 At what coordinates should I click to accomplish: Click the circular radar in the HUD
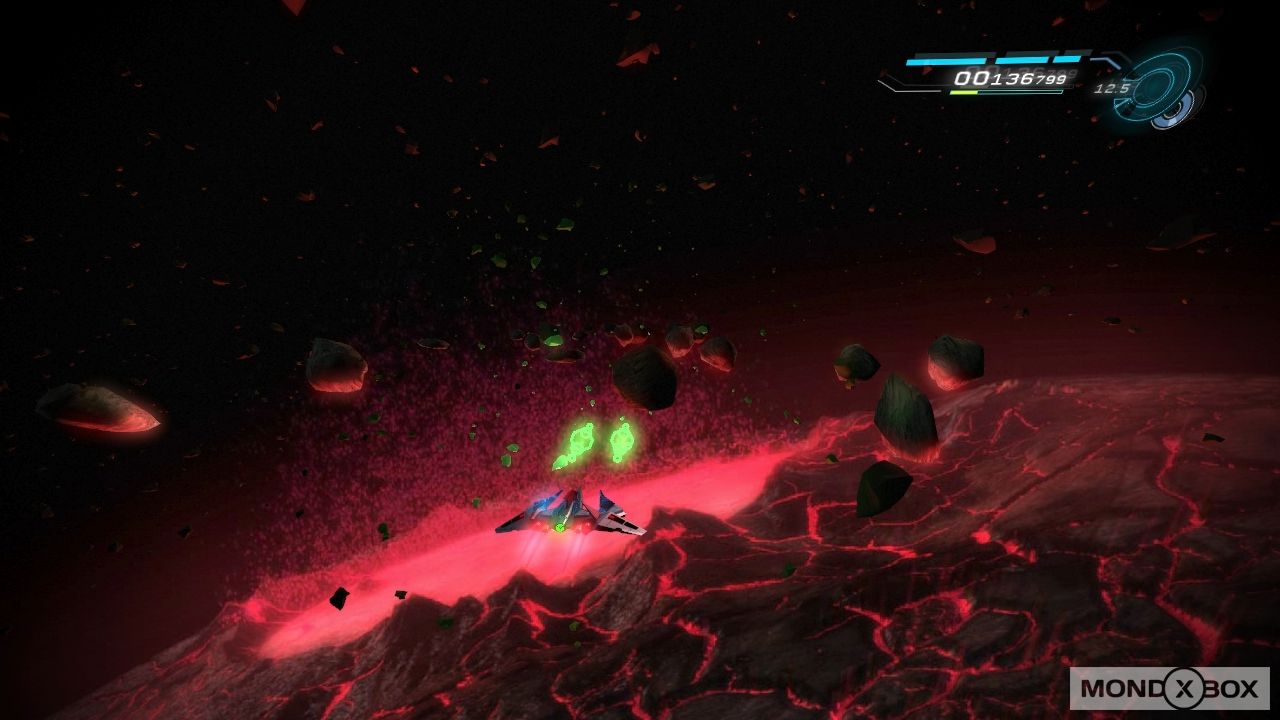(x=1158, y=88)
